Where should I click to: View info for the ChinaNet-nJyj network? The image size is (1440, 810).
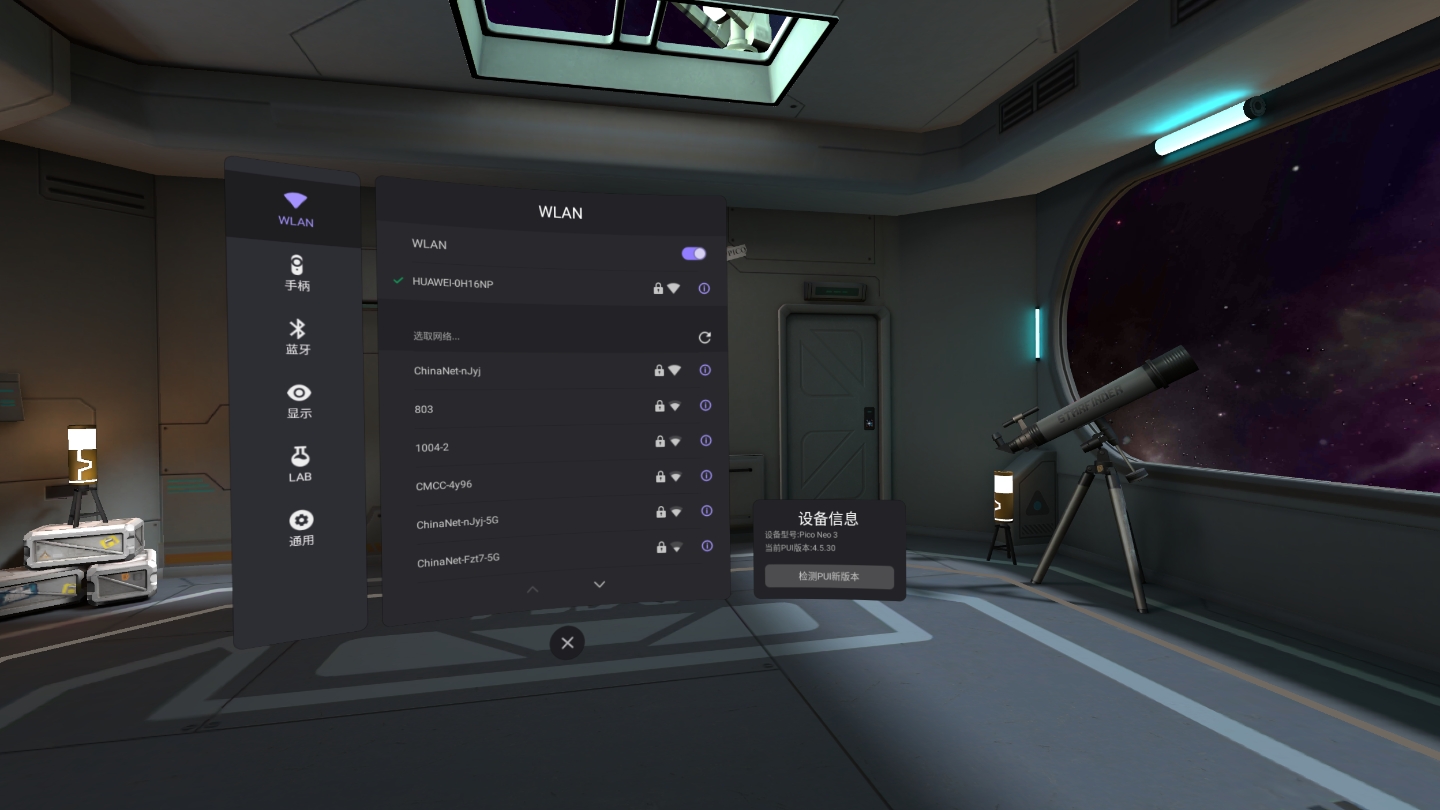click(706, 370)
